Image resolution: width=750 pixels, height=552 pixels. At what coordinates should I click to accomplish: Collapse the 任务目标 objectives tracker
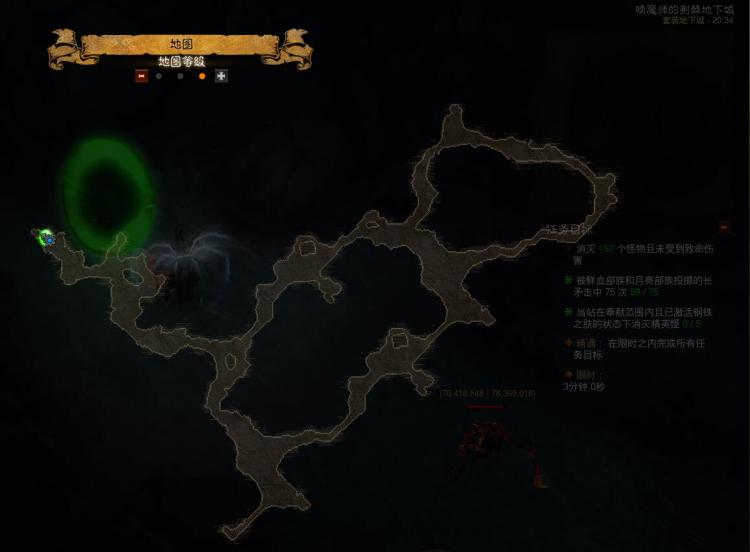point(724,227)
